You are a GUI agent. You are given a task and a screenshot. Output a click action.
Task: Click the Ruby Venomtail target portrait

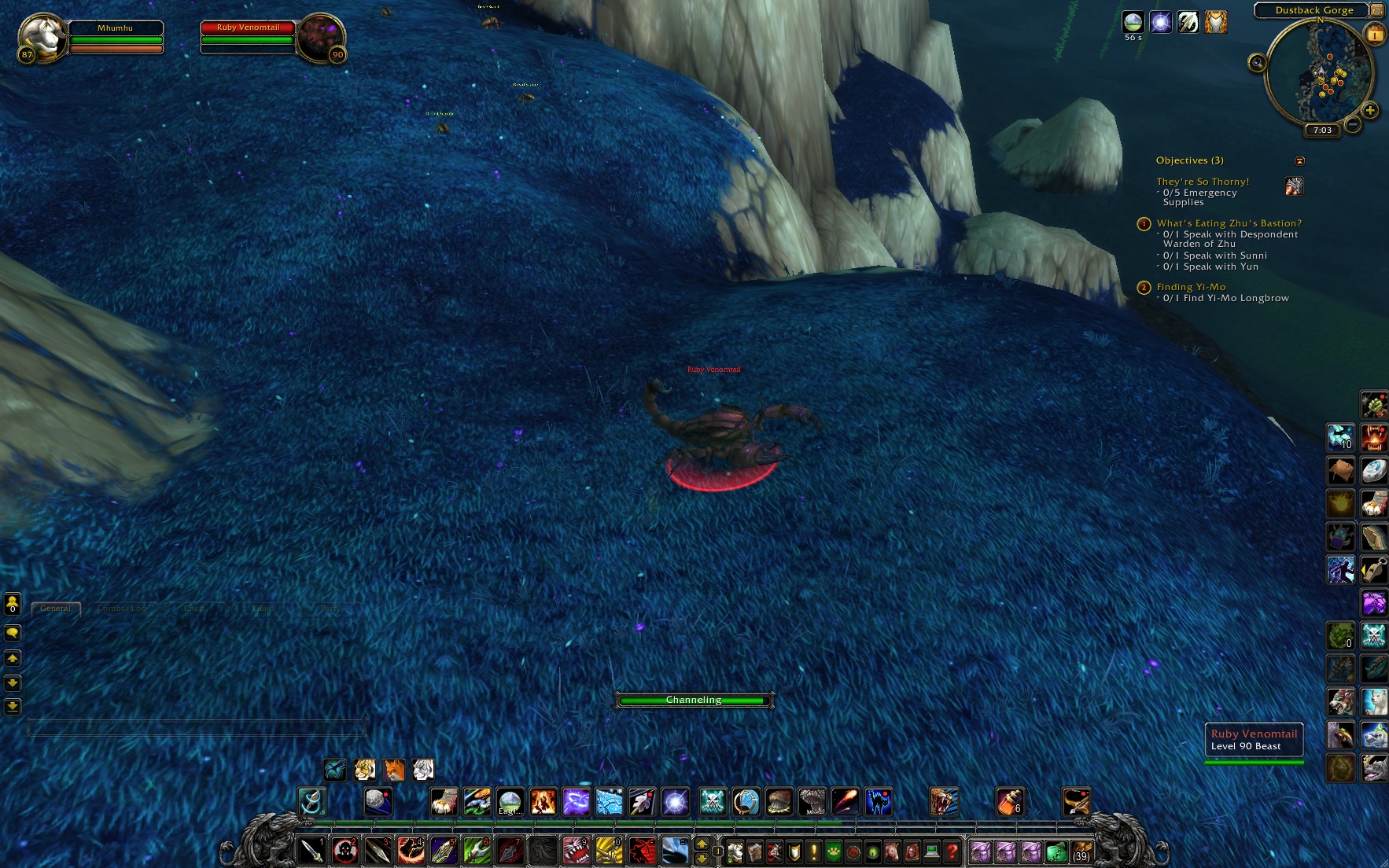[x=320, y=37]
